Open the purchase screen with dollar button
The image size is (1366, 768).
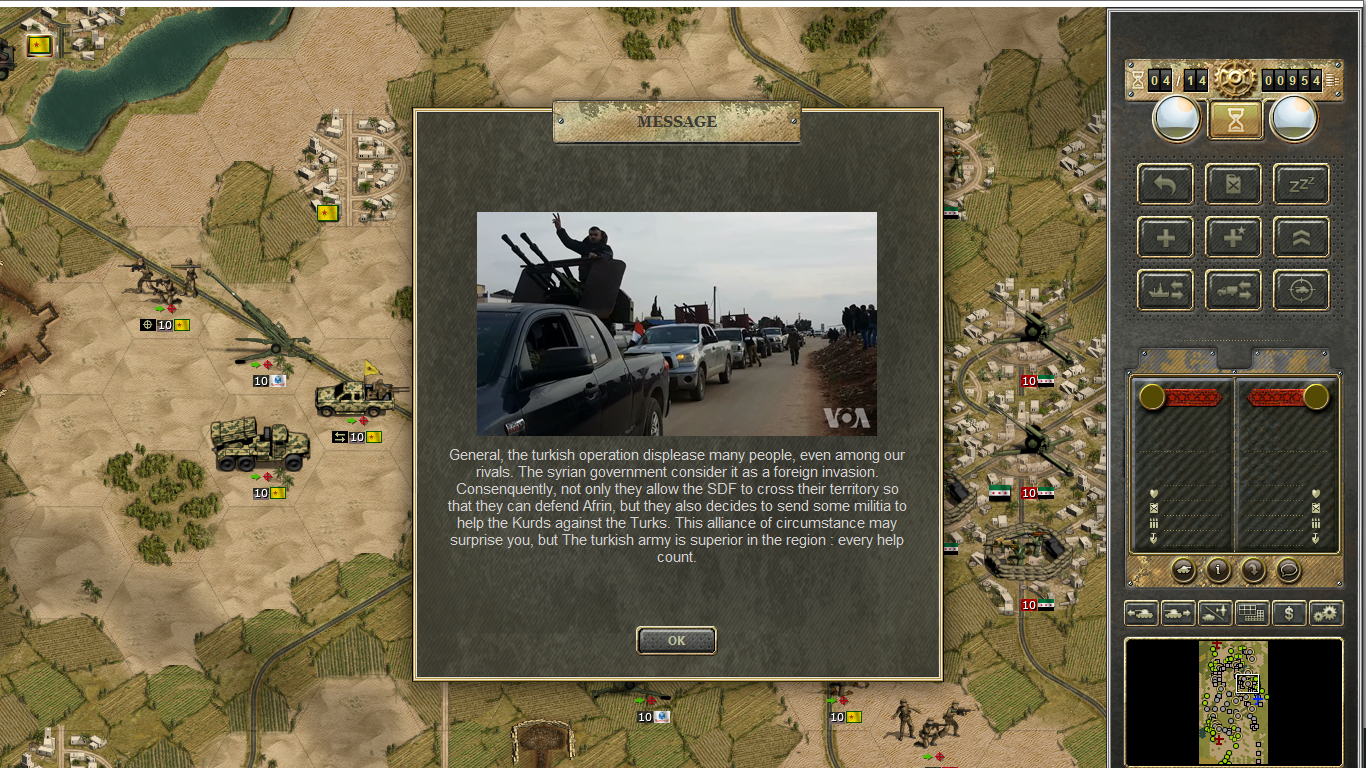(x=1289, y=613)
